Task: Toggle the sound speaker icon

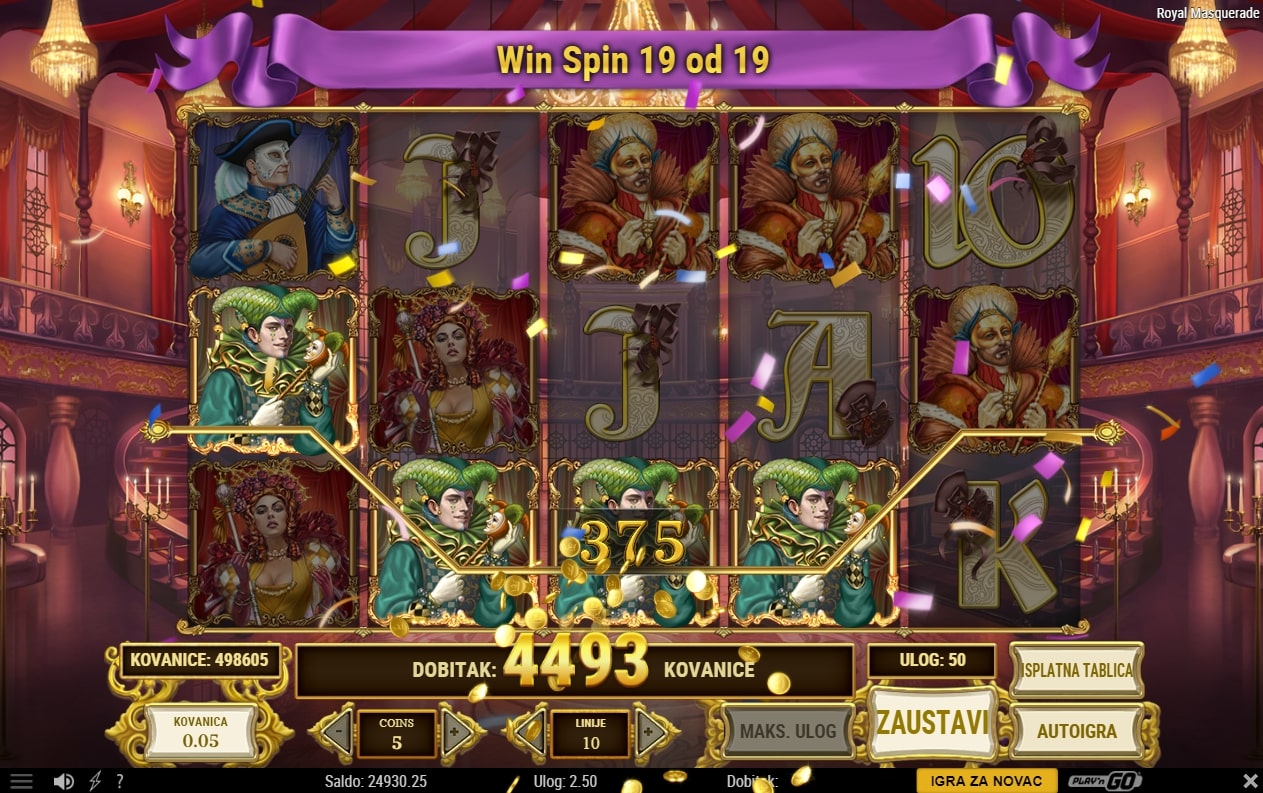Action: (64, 781)
